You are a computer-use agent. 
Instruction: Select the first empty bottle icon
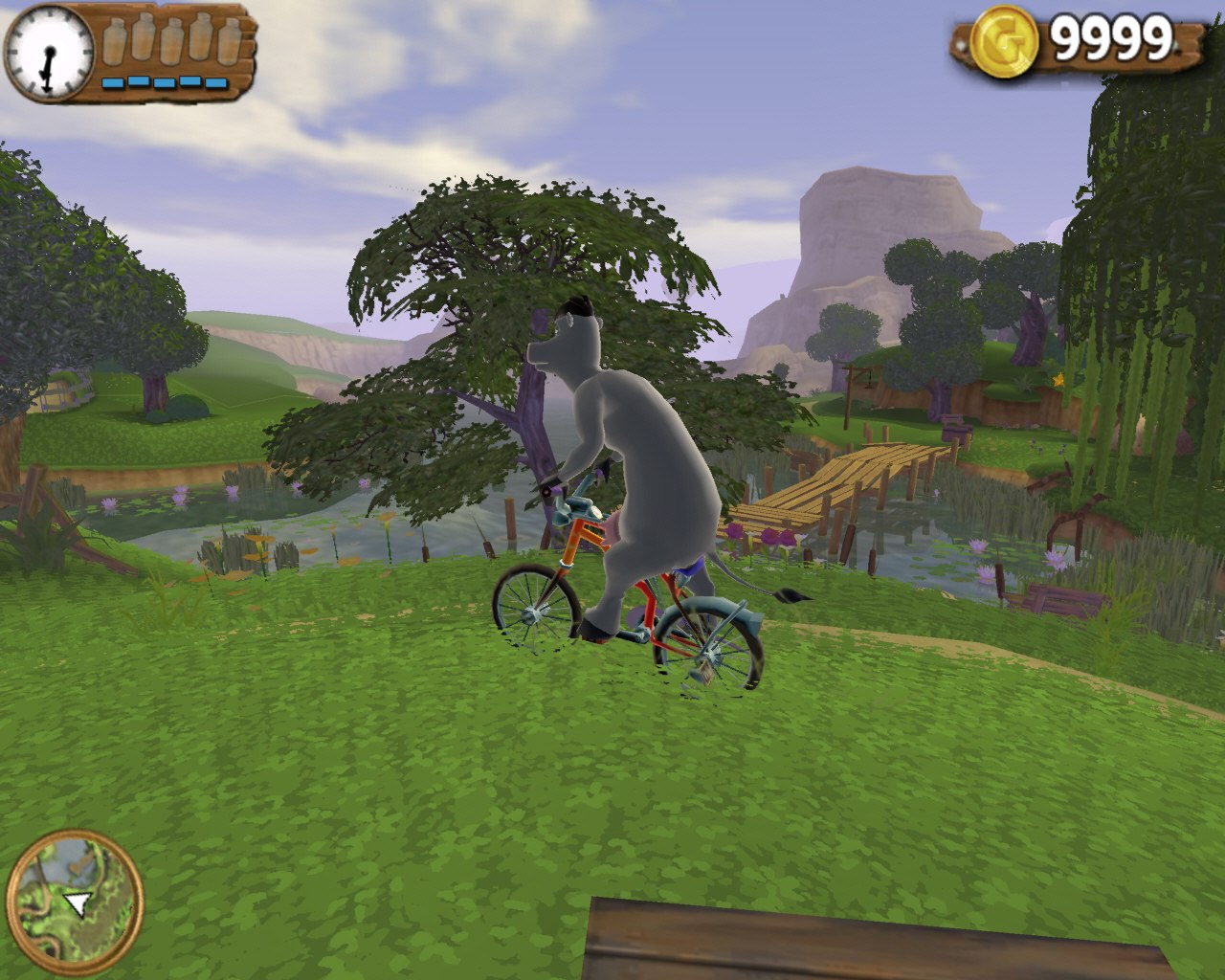[115, 40]
